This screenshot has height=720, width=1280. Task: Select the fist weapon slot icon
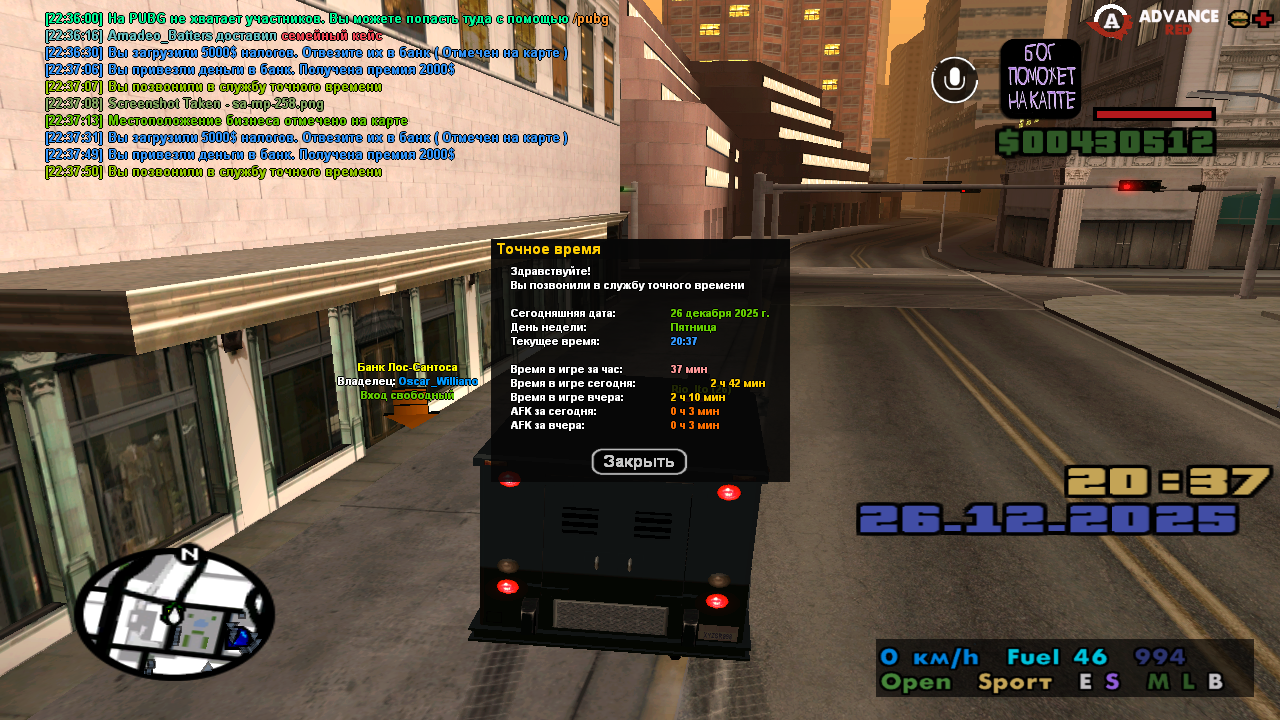point(1040,79)
